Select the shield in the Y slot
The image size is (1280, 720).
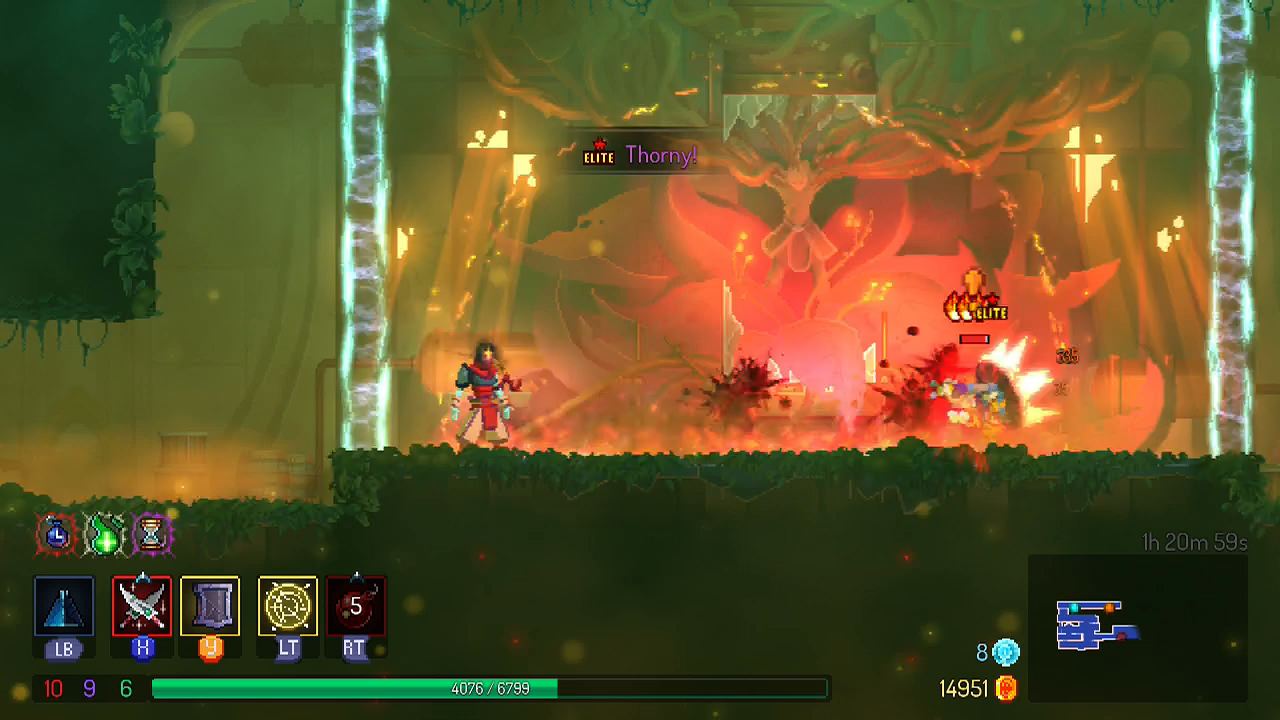211,606
